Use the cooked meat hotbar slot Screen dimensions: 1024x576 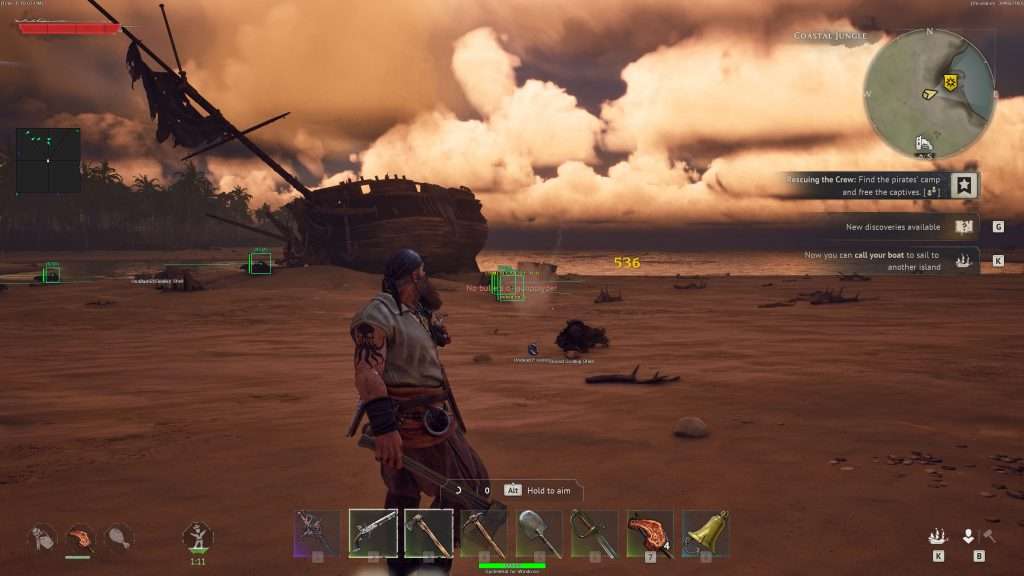pos(650,533)
